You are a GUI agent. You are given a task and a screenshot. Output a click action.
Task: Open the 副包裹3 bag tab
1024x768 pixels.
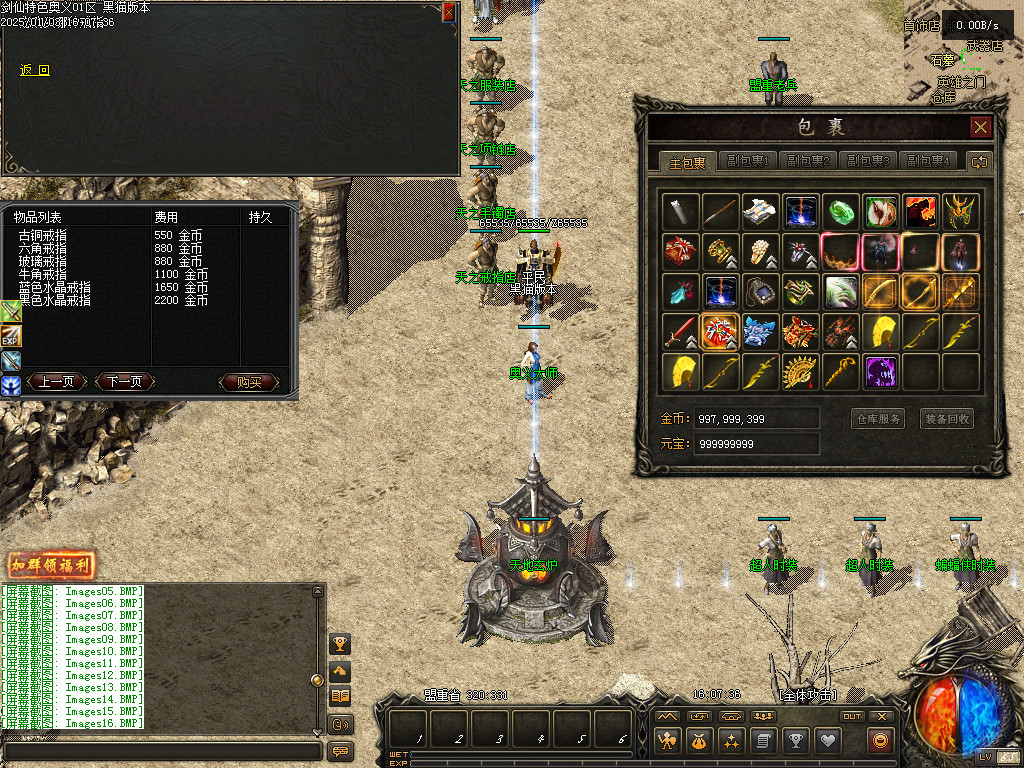(868, 161)
